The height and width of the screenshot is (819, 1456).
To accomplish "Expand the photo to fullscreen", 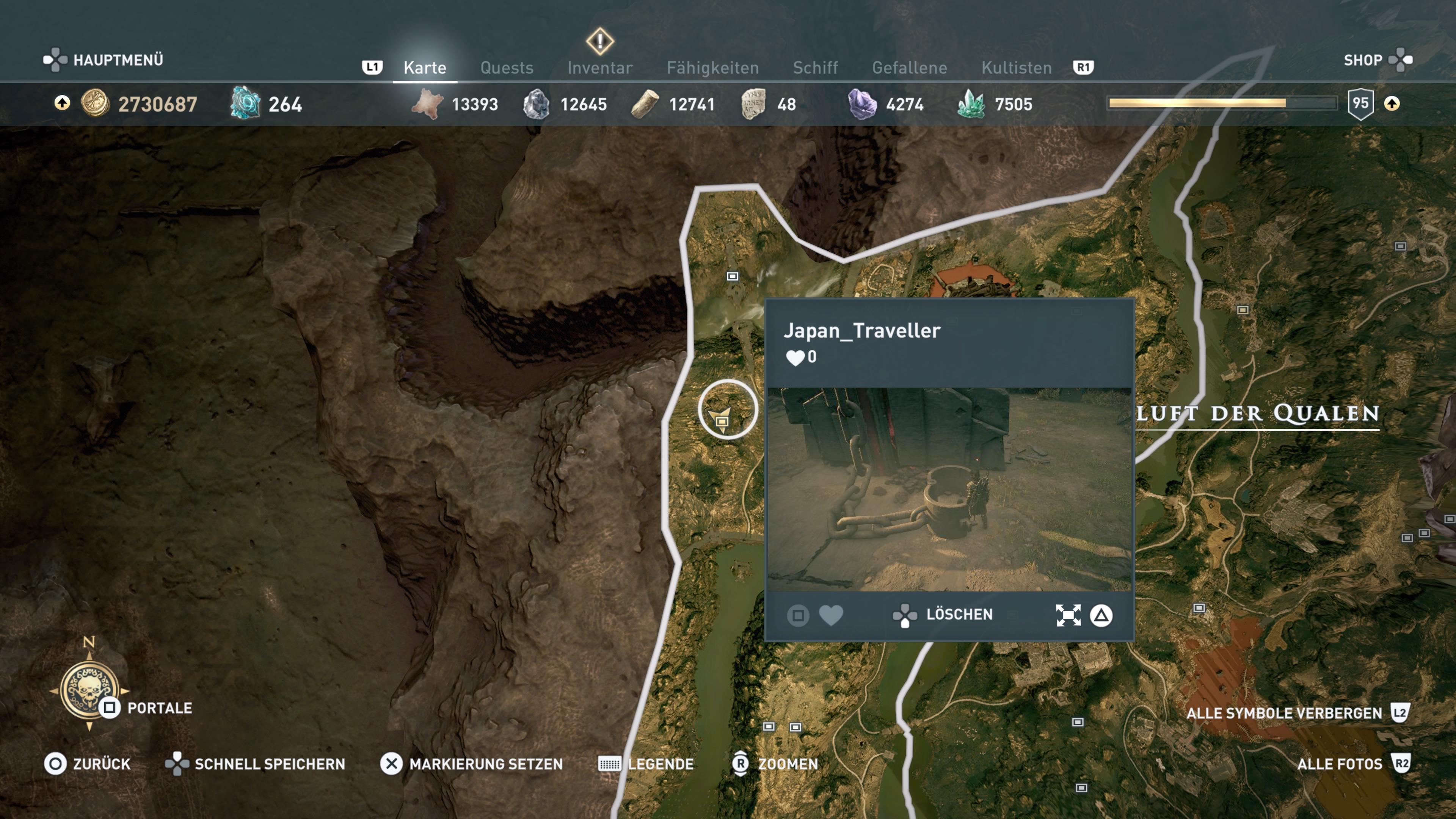I will (1068, 615).
